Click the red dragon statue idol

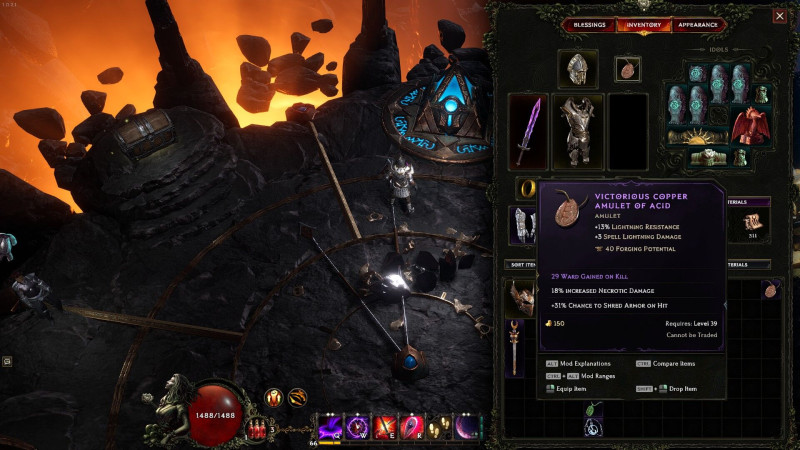748,126
